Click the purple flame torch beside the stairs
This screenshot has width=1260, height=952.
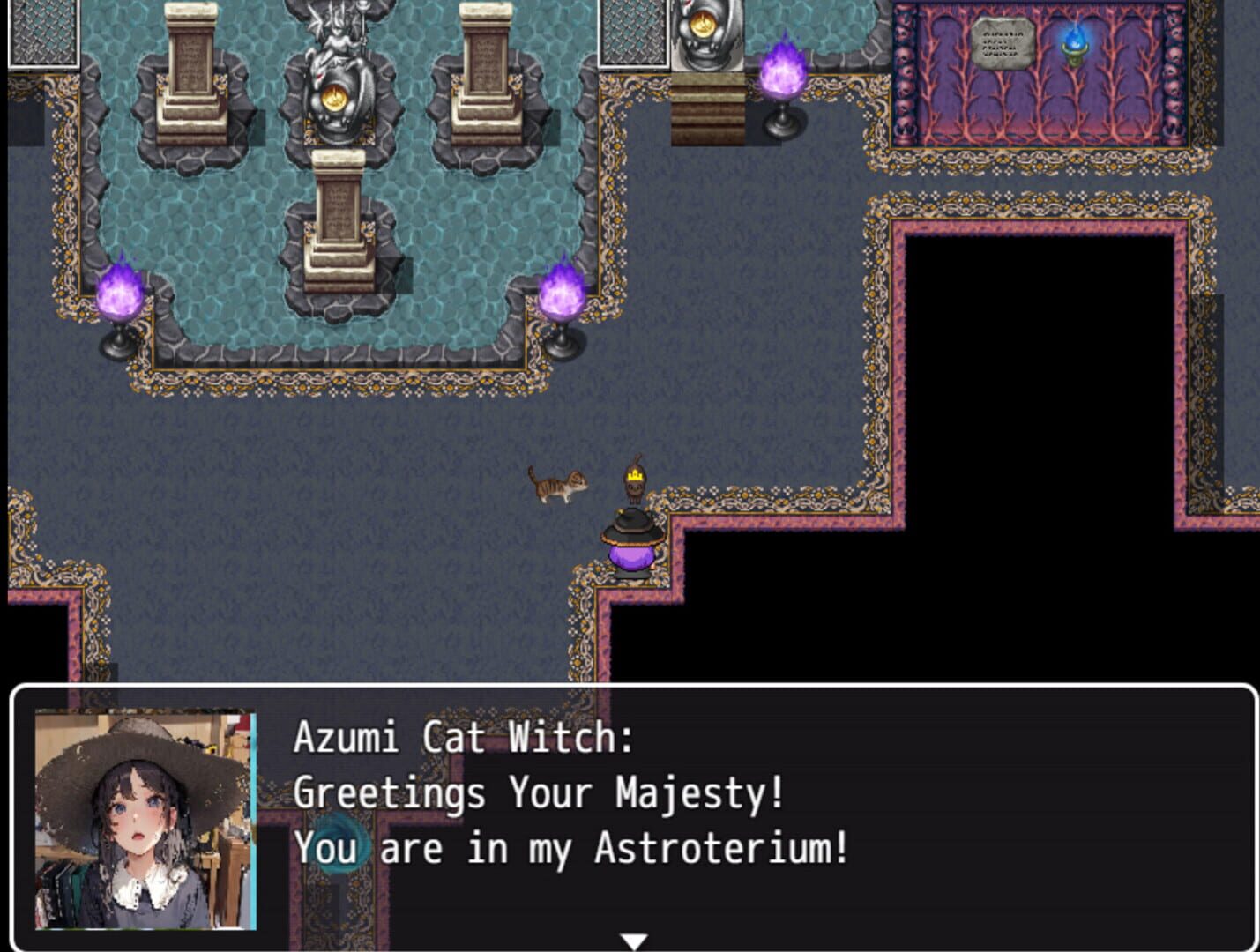pyautogui.click(x=779, y=71)
